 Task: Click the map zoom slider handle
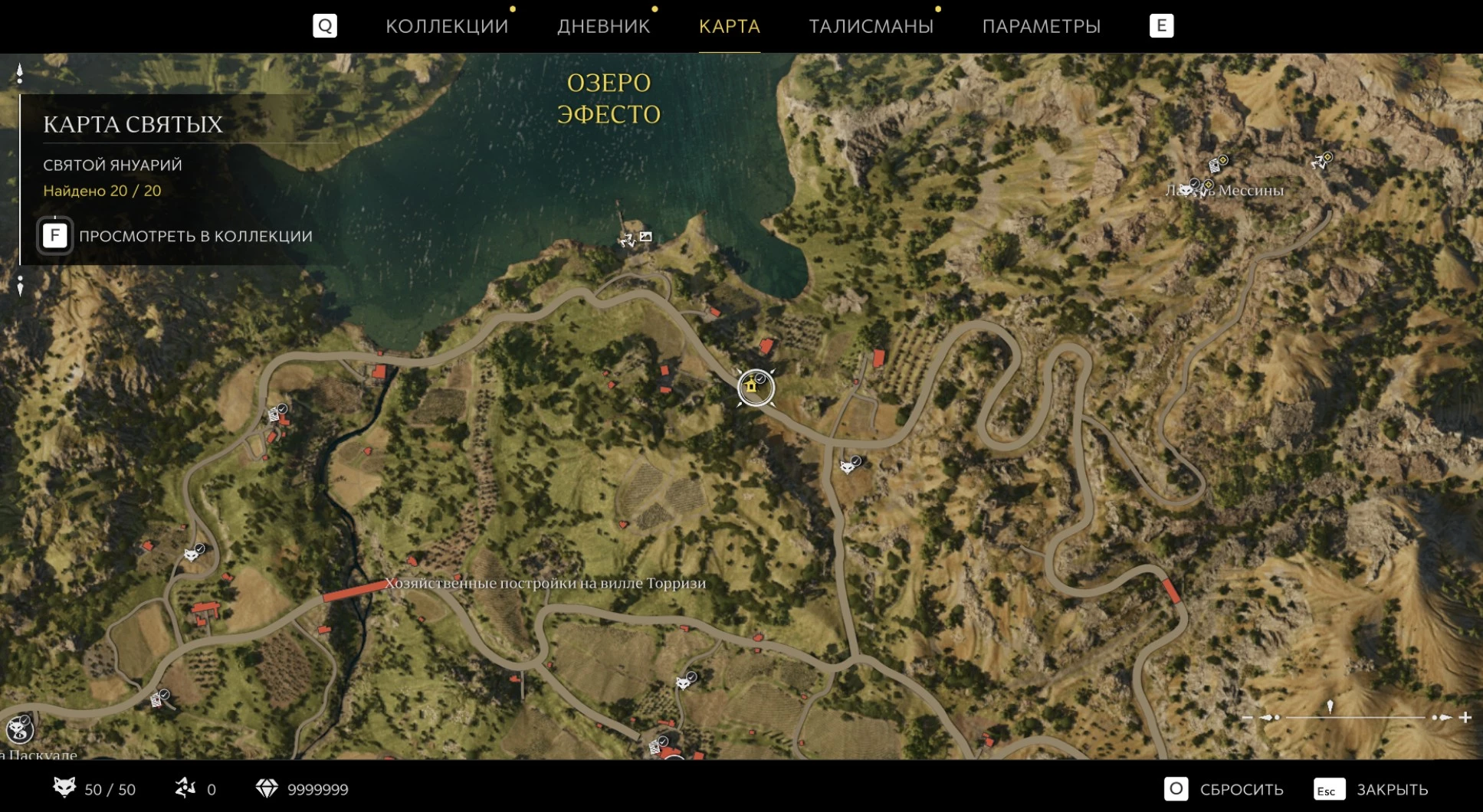click(1330, 708)
